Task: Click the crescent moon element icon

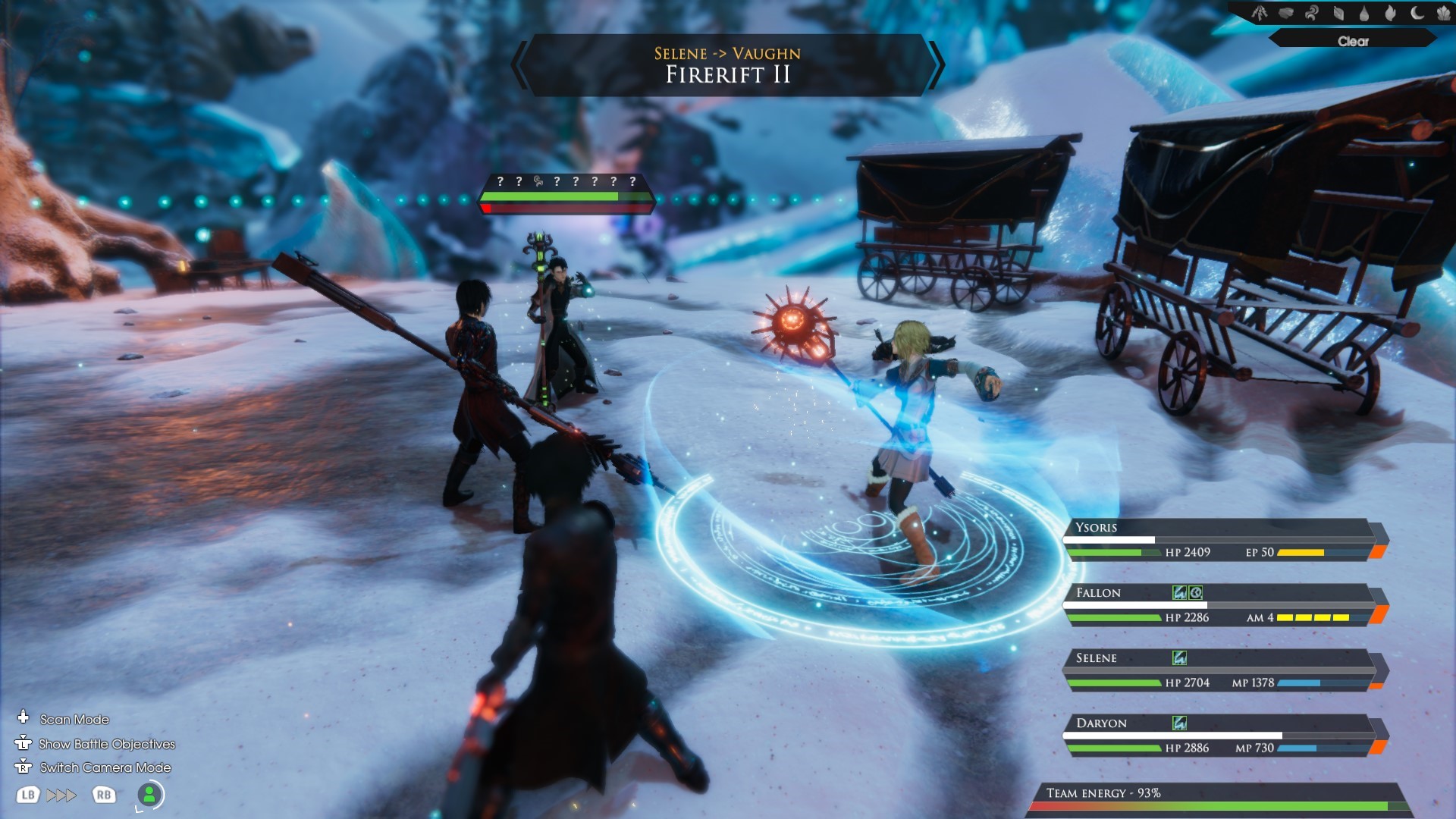Action: pyautogui.click(x=1417, y=13)
